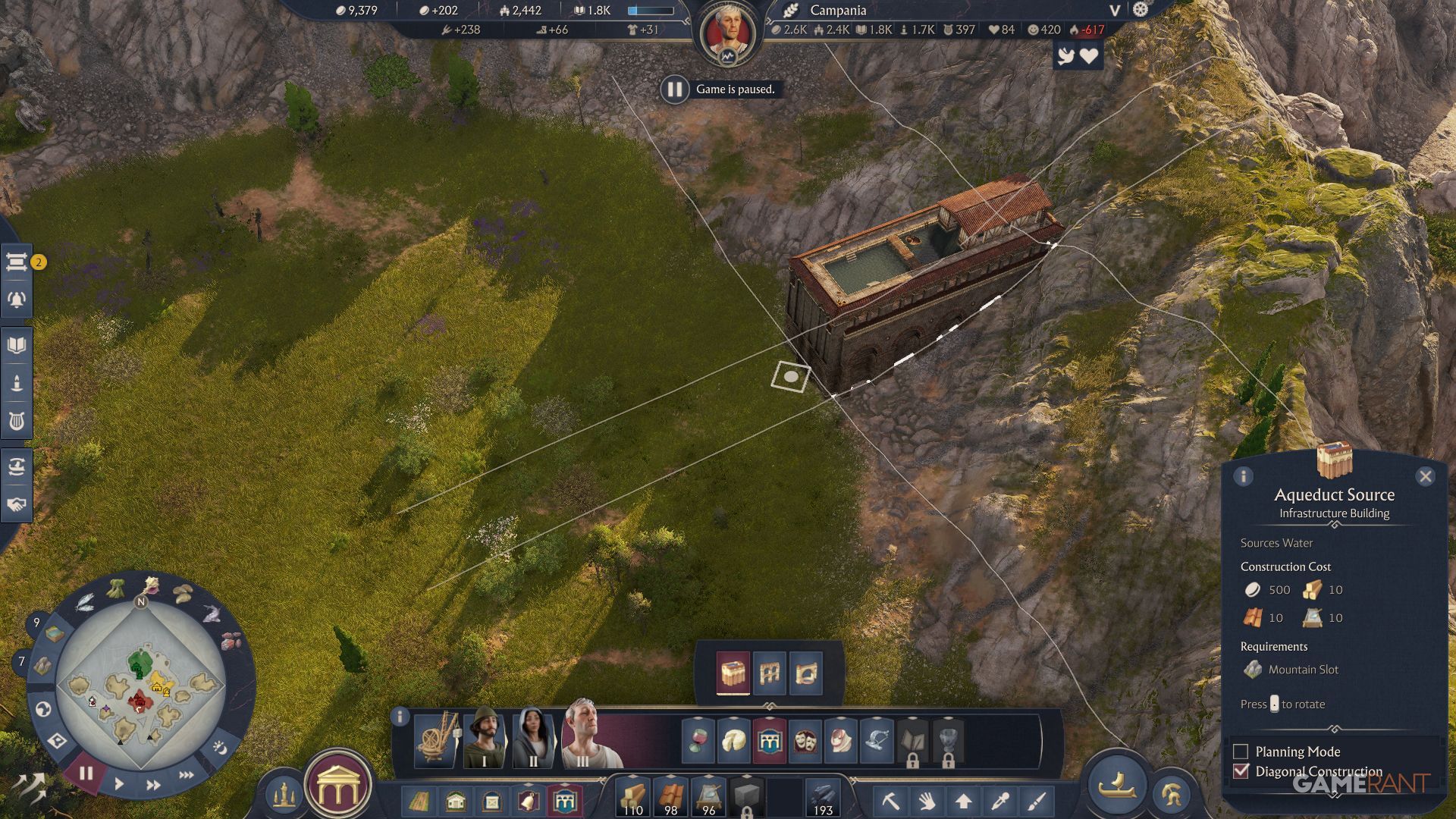Close the Aqueduct Source info panel
Viewport: 1456px width, 819px height.
pos(1425,476)
